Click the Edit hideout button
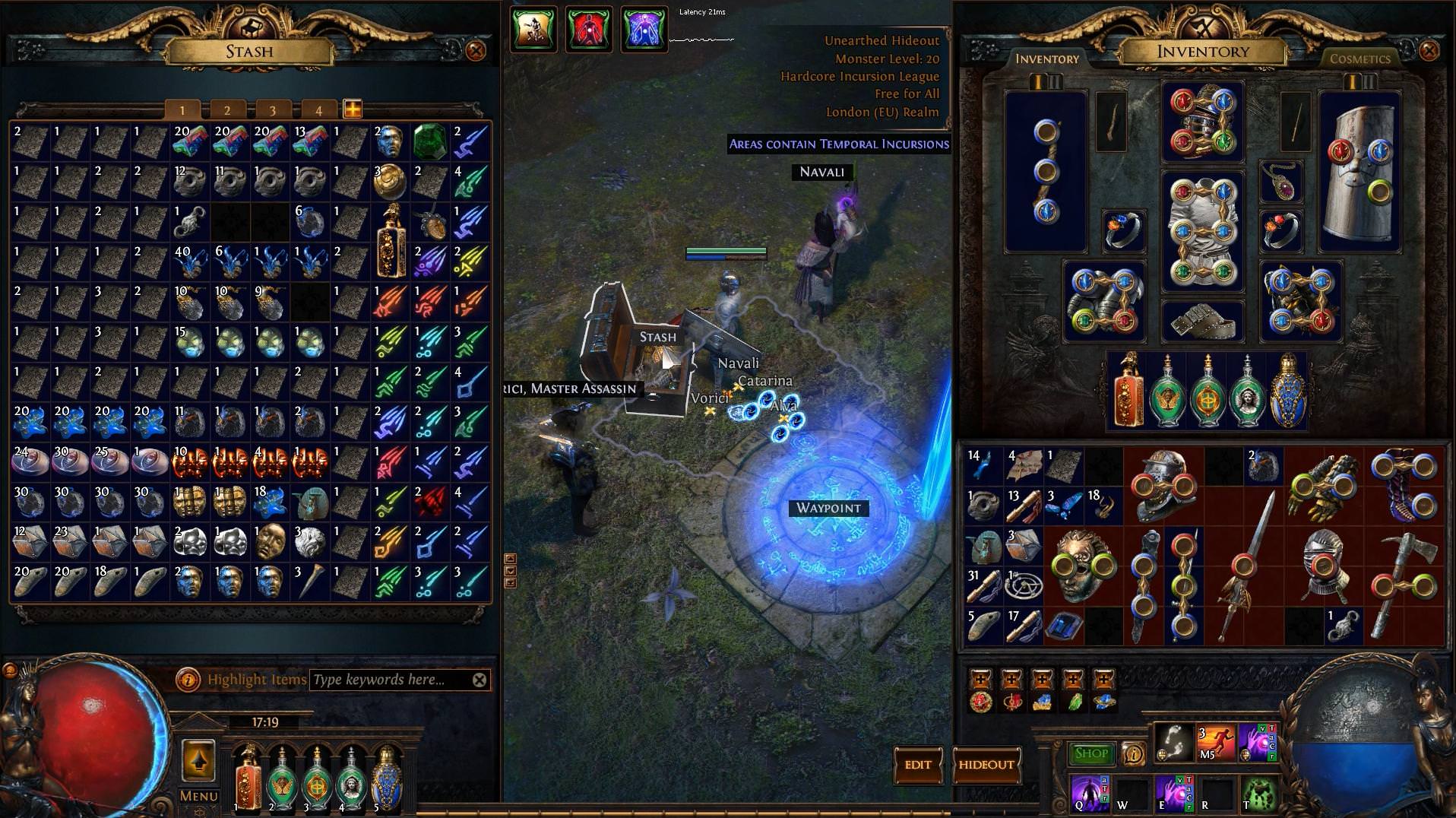The image size is (1456, 818). click(x=919, y=766)
